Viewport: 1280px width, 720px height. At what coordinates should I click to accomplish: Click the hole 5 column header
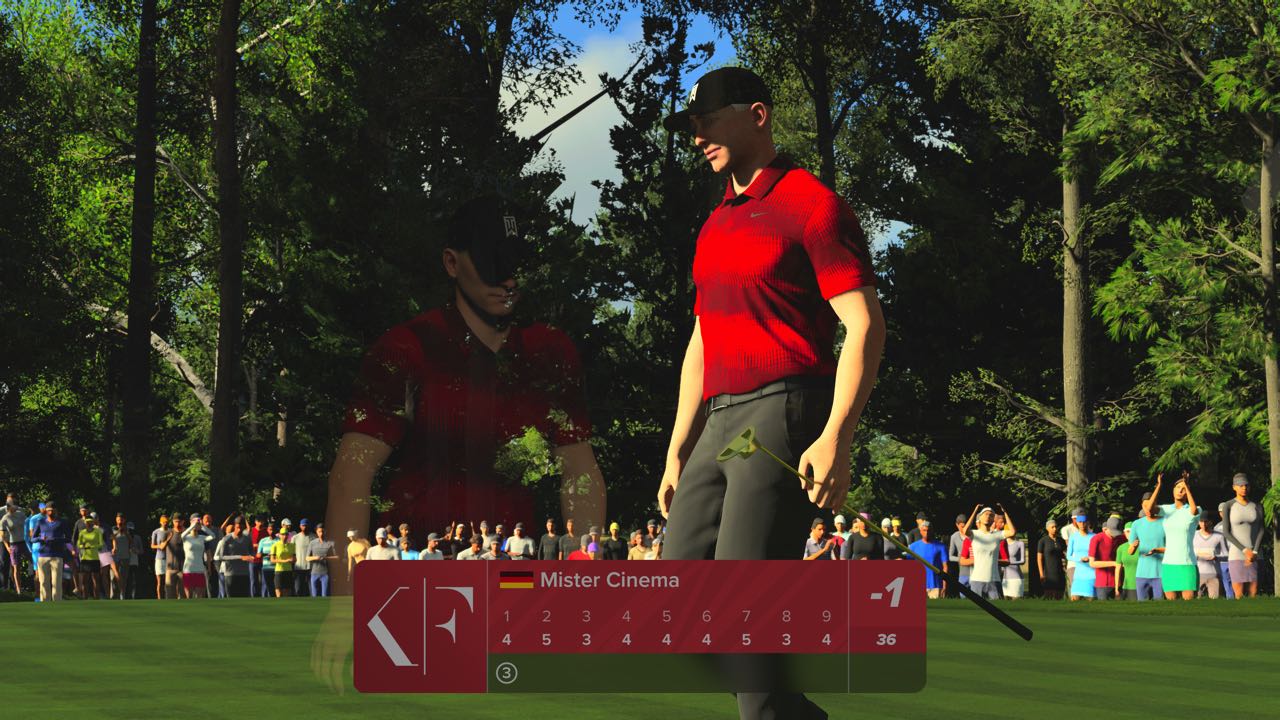[666, 614]
